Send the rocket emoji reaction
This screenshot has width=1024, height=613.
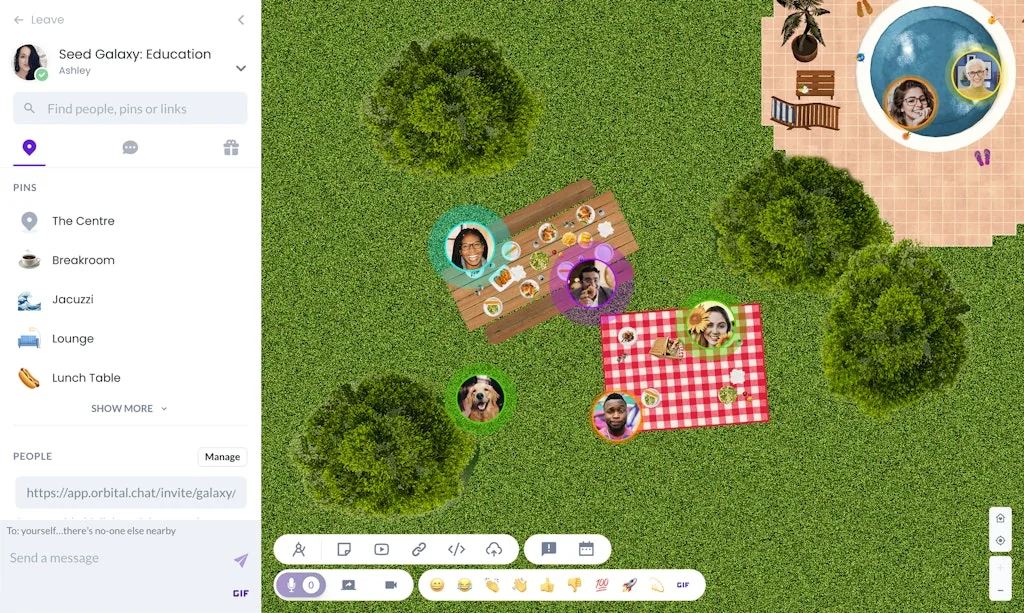tap(629, 585)
